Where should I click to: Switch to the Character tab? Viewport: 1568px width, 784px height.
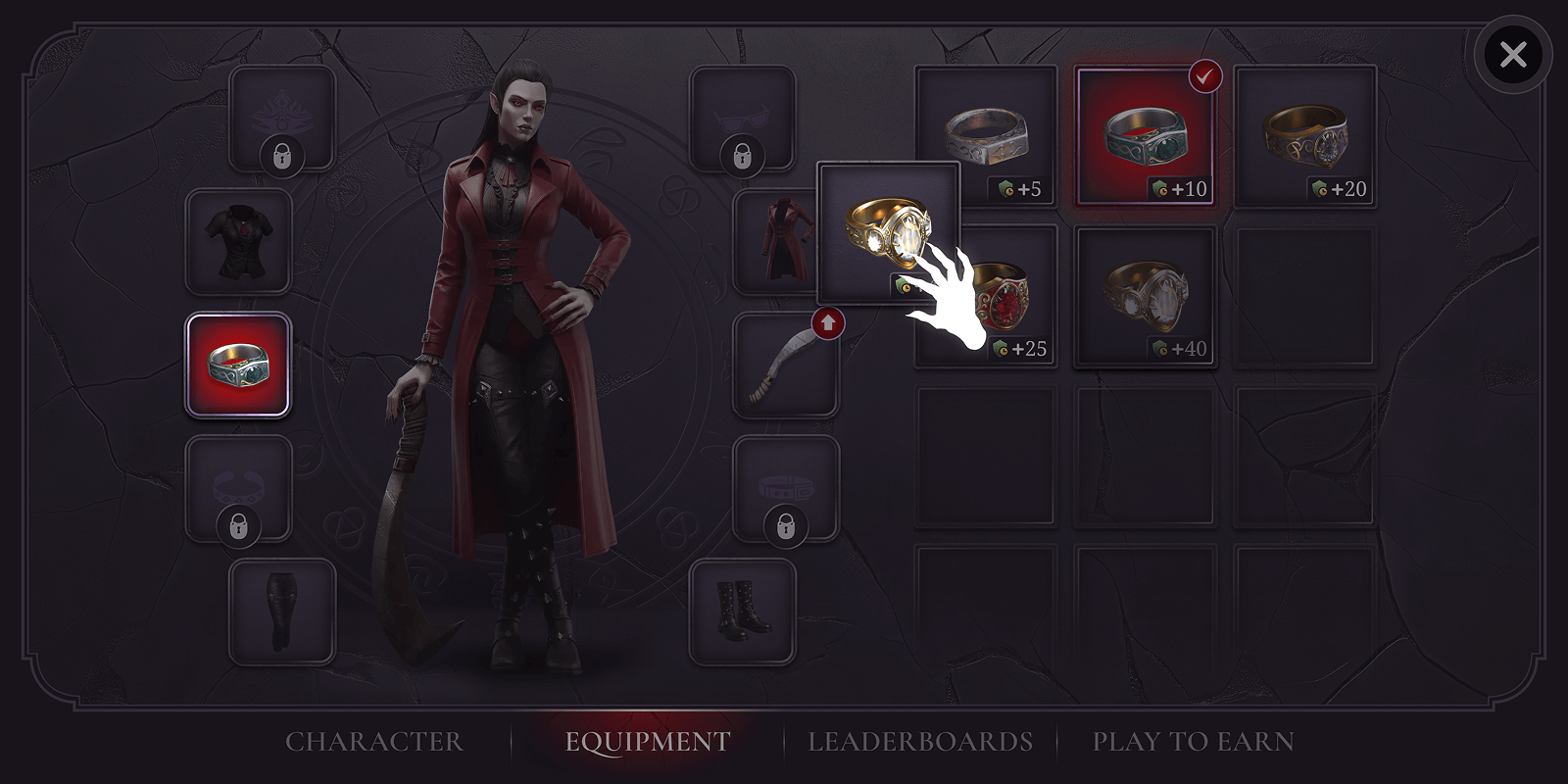(x=373, y=742)
